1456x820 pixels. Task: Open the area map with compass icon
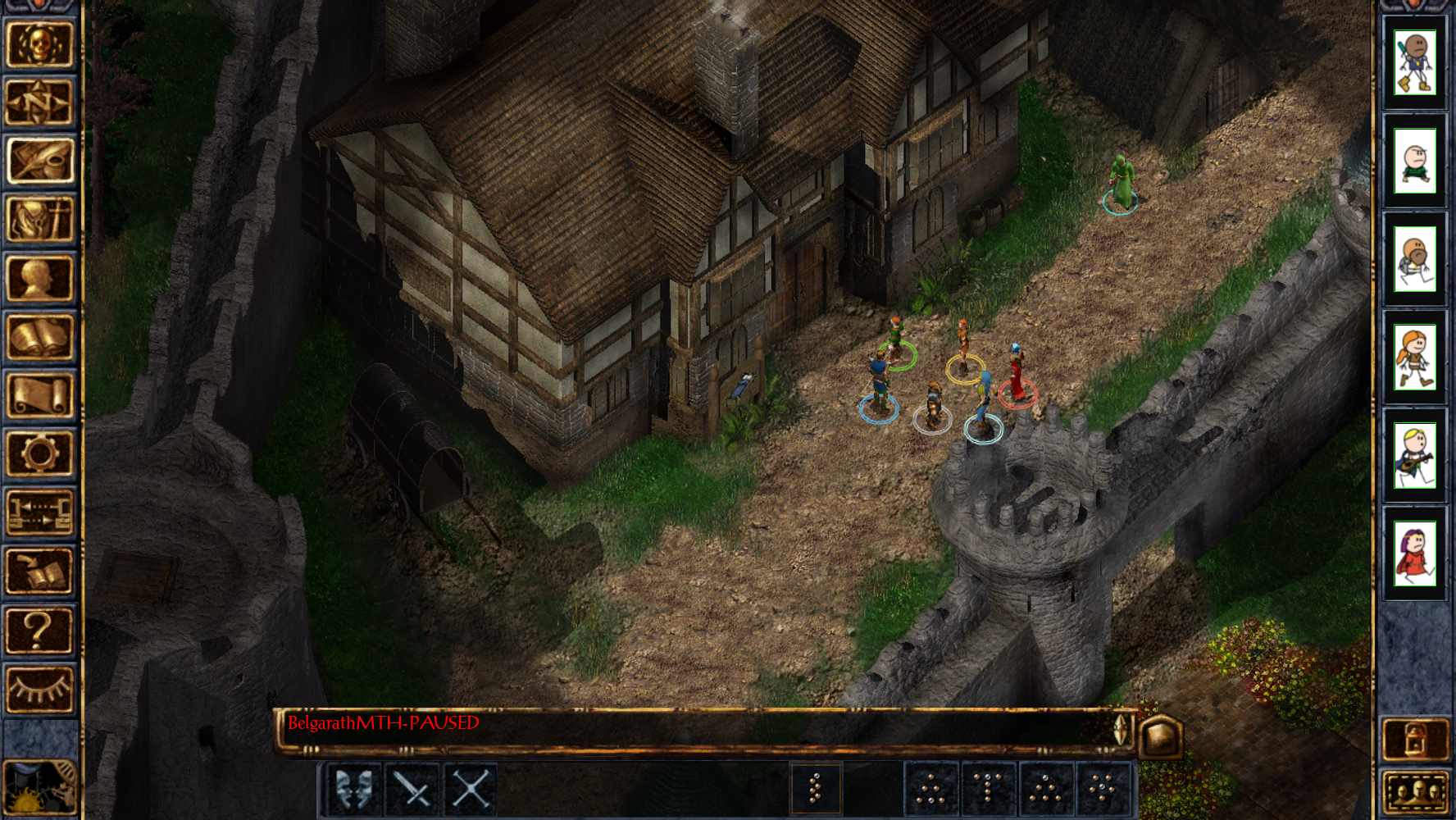click(x=39, y=103)
